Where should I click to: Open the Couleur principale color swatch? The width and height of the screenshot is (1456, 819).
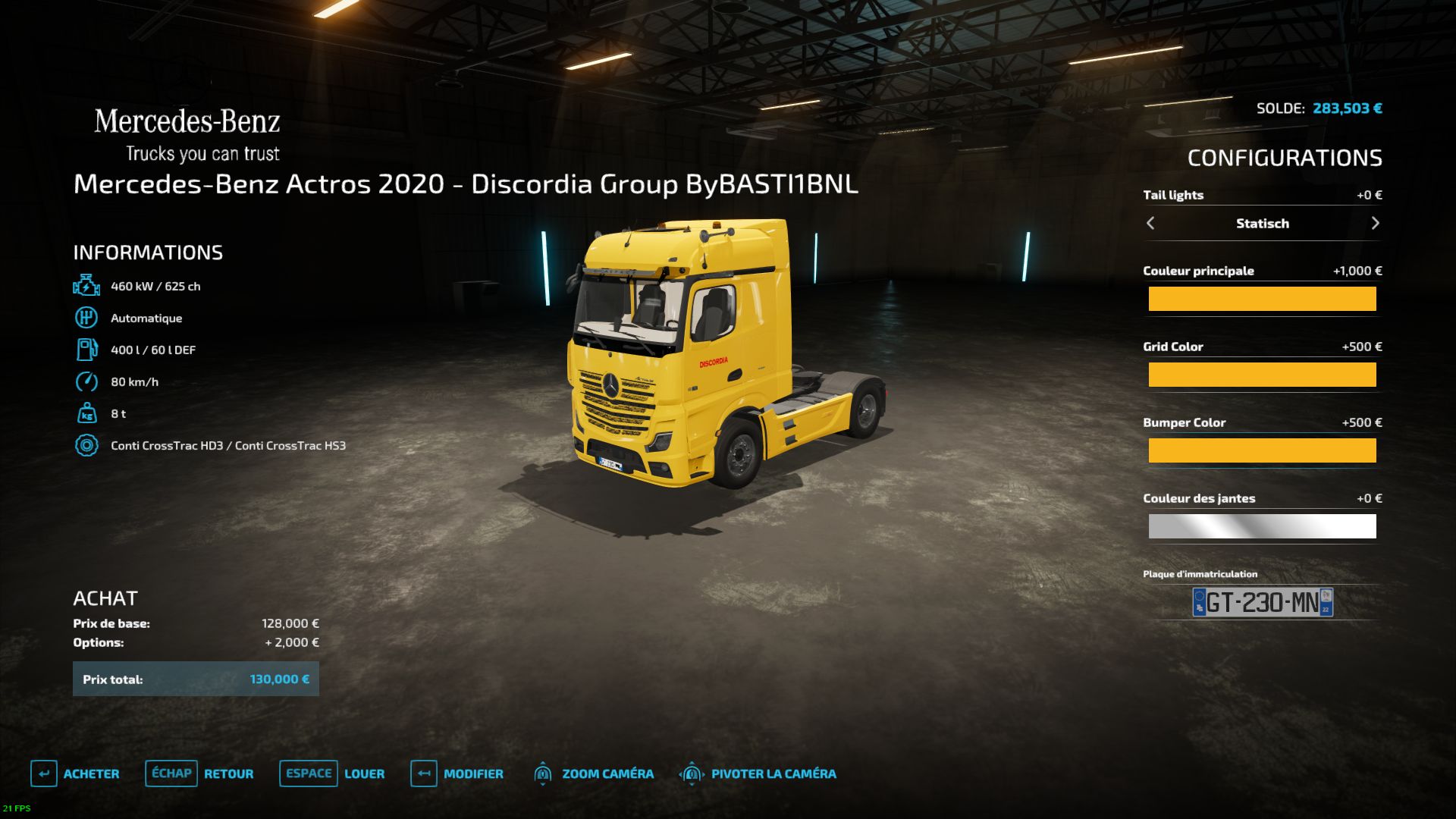click(1262, 299)
